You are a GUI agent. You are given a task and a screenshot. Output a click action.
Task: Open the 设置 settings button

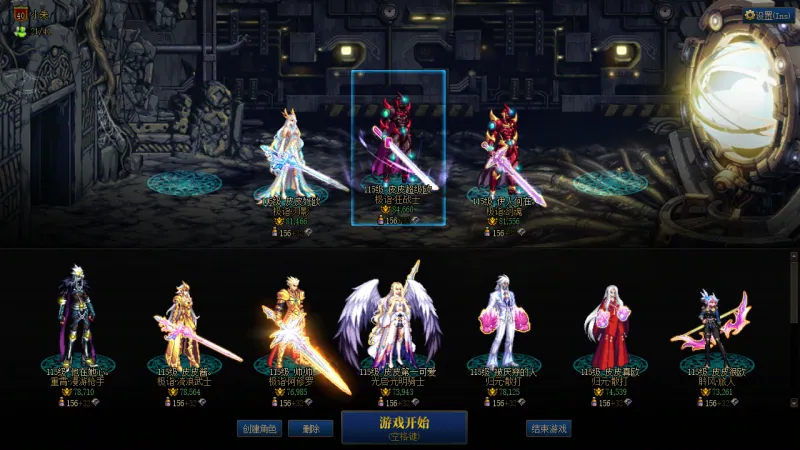769,15
